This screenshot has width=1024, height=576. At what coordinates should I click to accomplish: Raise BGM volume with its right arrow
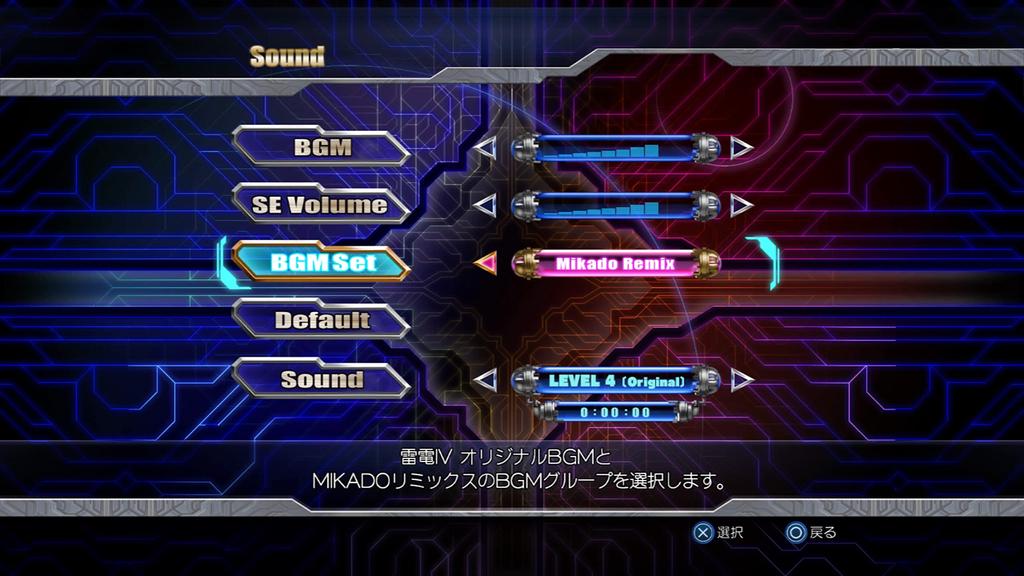[x=741, y=149]
